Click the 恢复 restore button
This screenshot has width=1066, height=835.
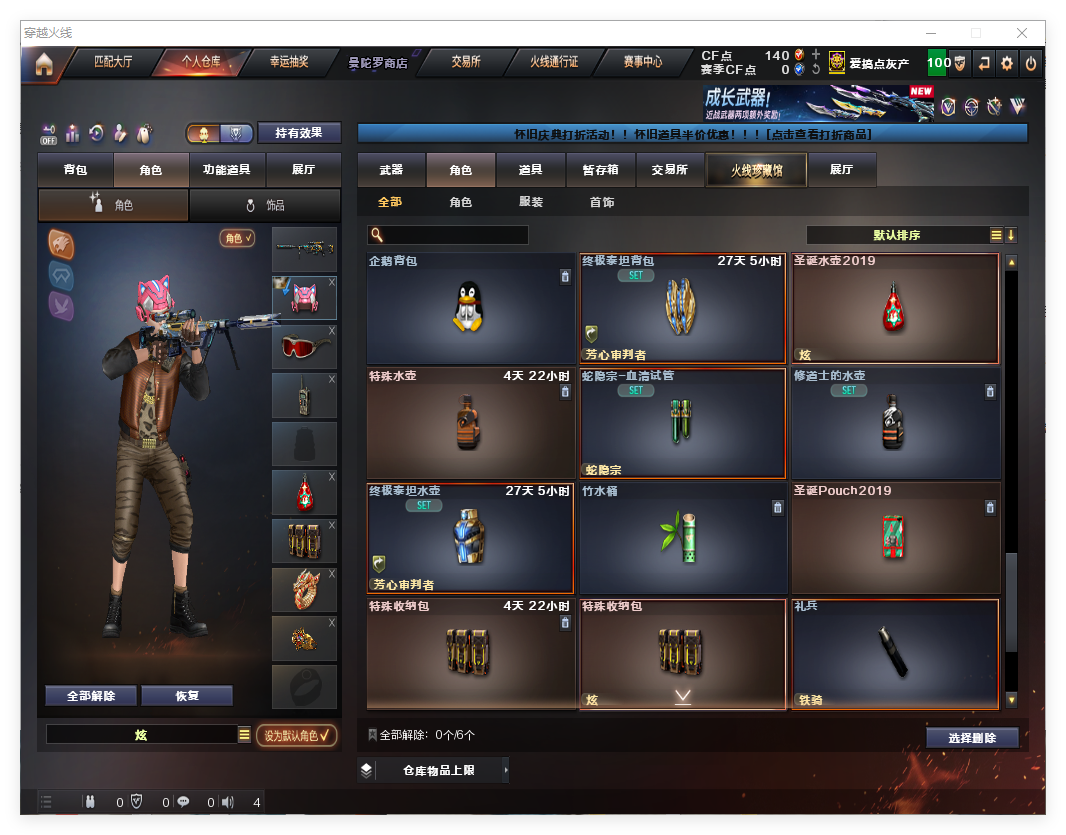187,696
